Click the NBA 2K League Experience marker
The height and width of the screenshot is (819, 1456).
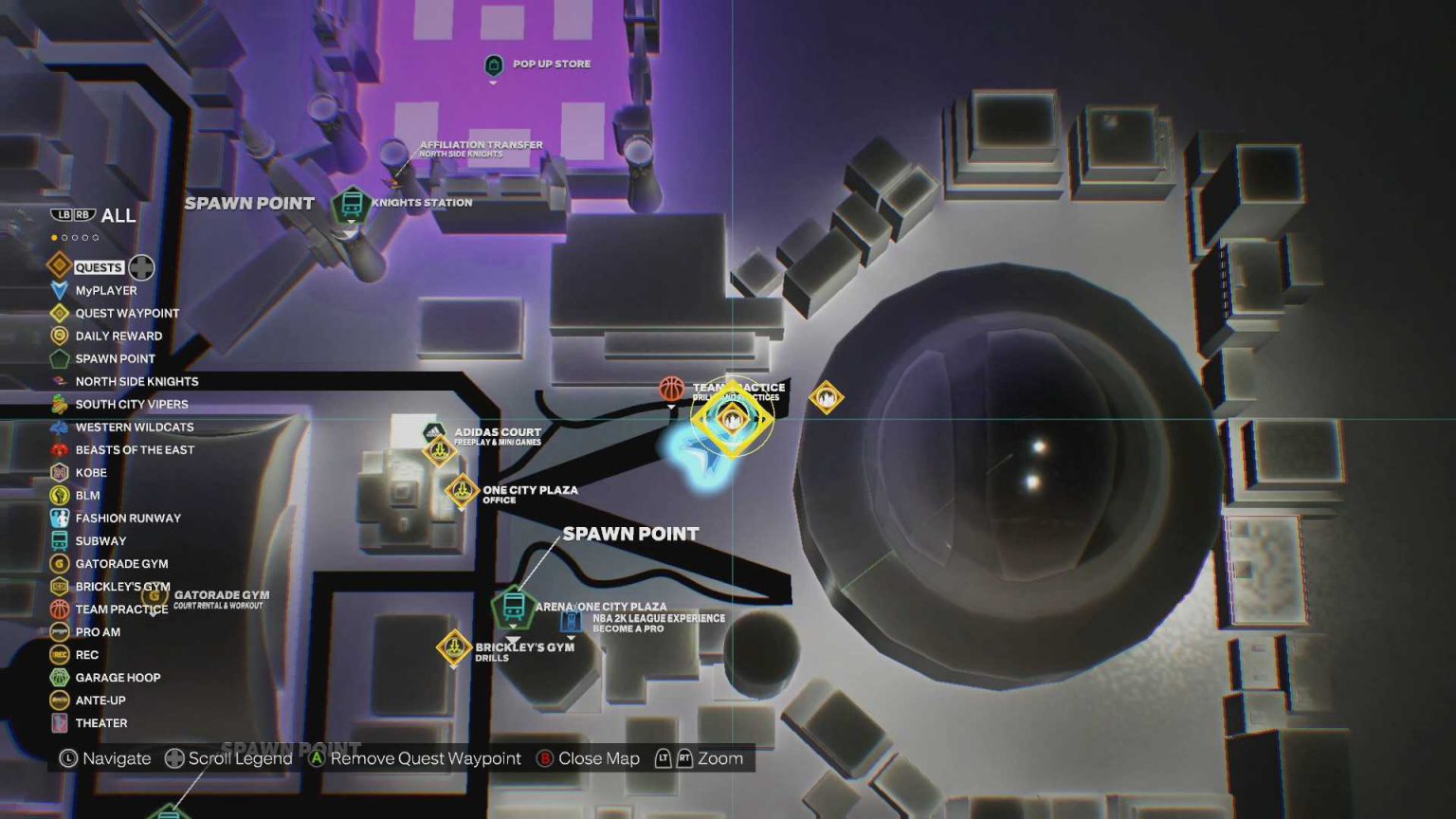point(571,622)
